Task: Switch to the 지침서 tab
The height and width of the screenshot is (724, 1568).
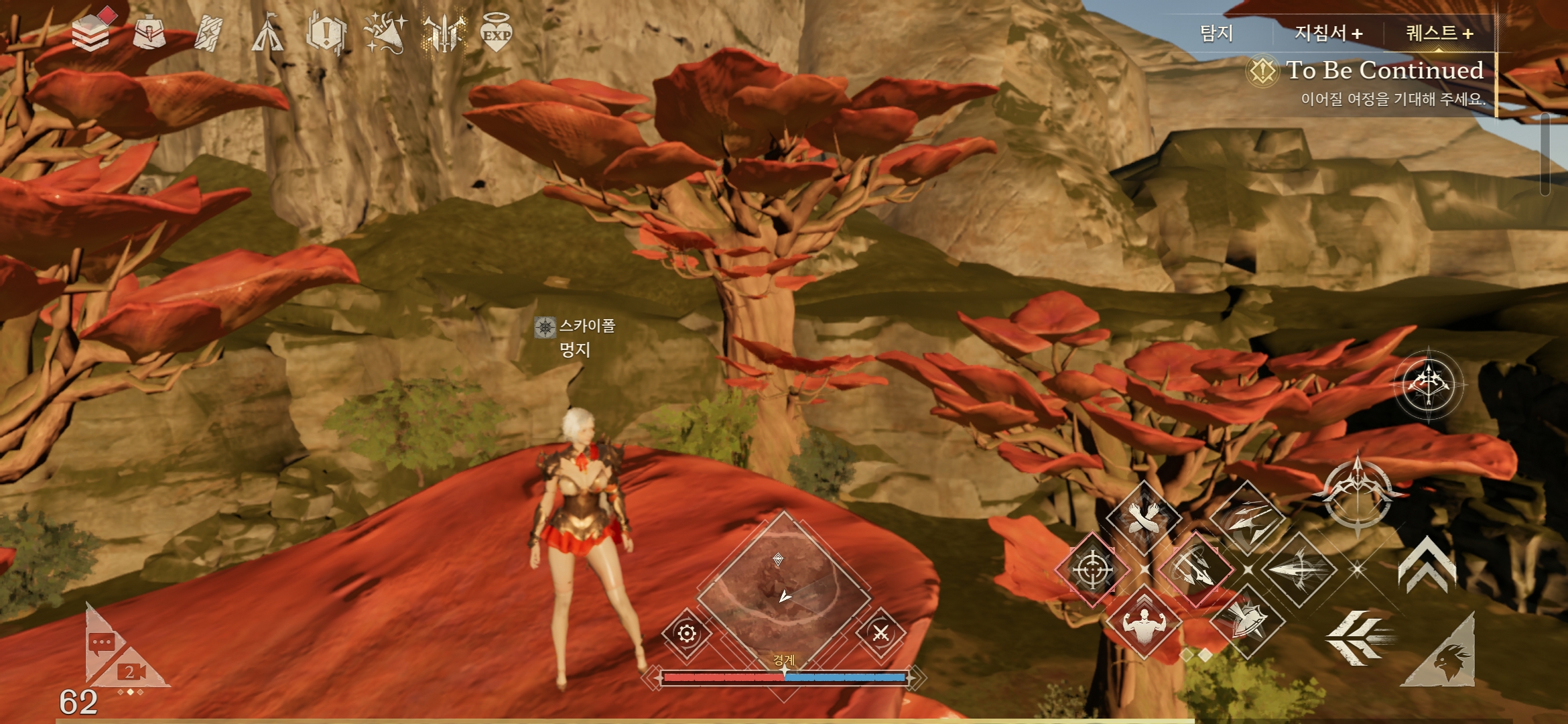Action: tap(1327, 33)
